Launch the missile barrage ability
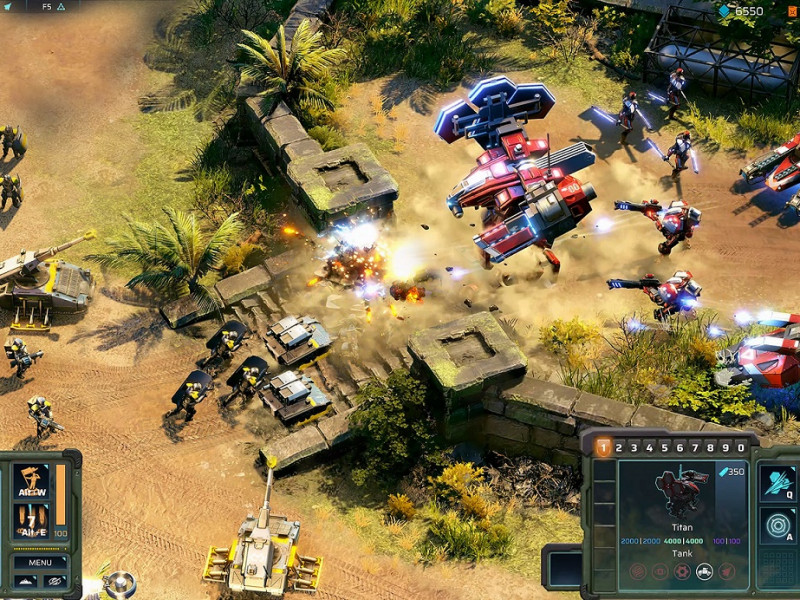Image resolution: width=800 pixels, height=600 pixels. (30, 520)
